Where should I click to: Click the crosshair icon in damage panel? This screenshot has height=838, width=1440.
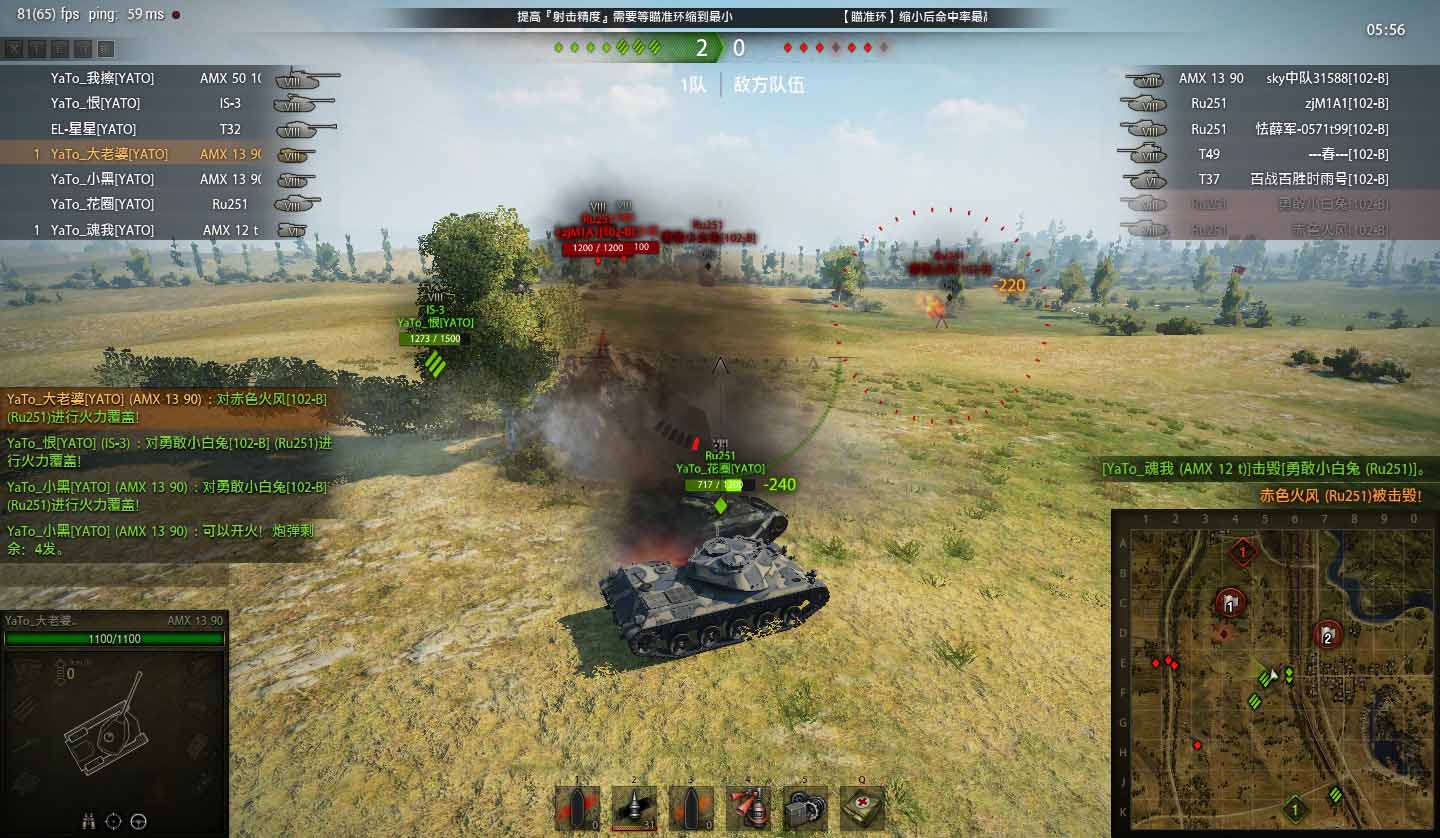(113, 821)
